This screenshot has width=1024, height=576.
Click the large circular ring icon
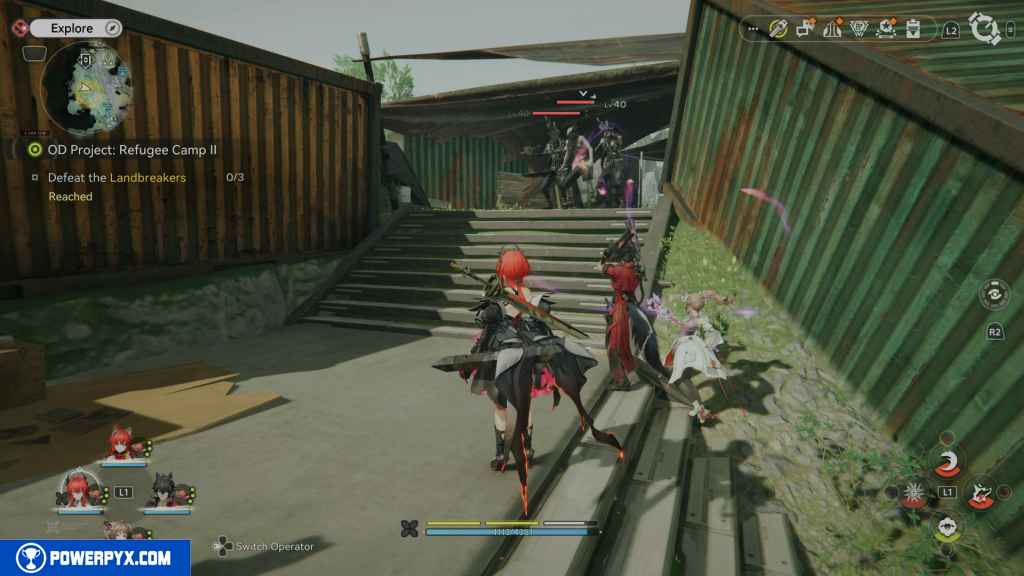tap(985, 29)
